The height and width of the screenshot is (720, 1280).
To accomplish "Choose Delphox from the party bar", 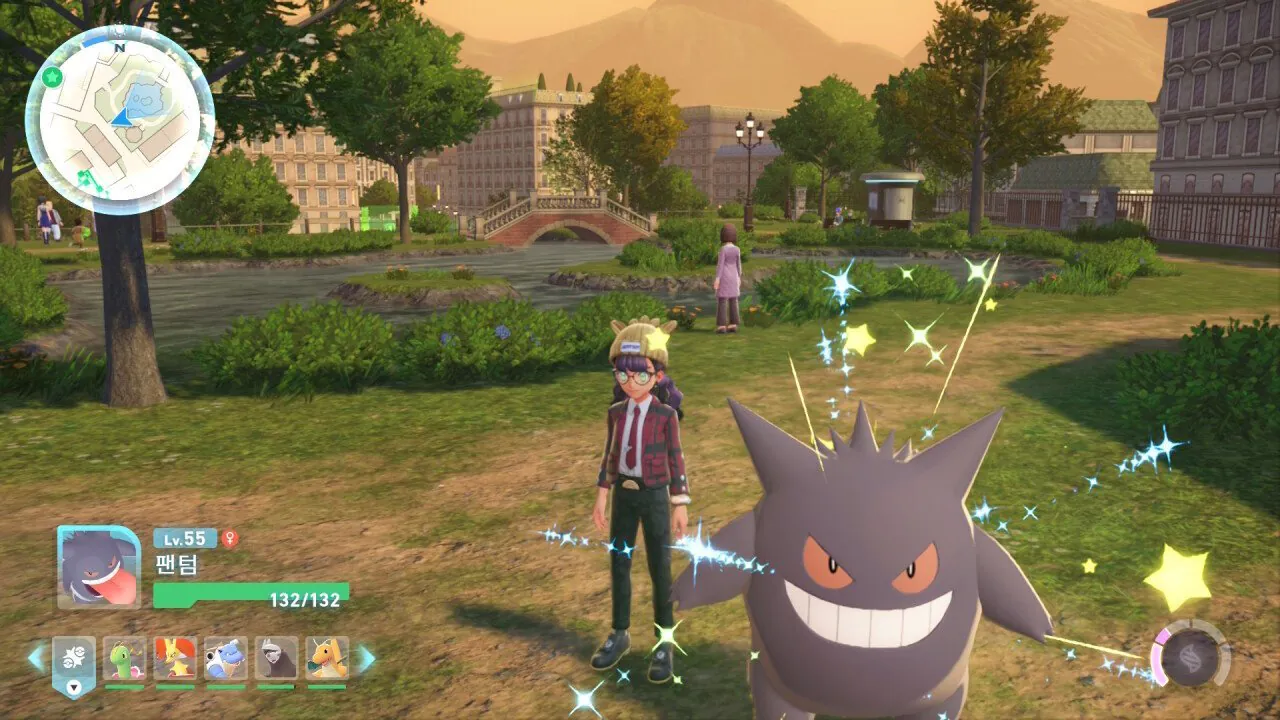I will point(175,658).
